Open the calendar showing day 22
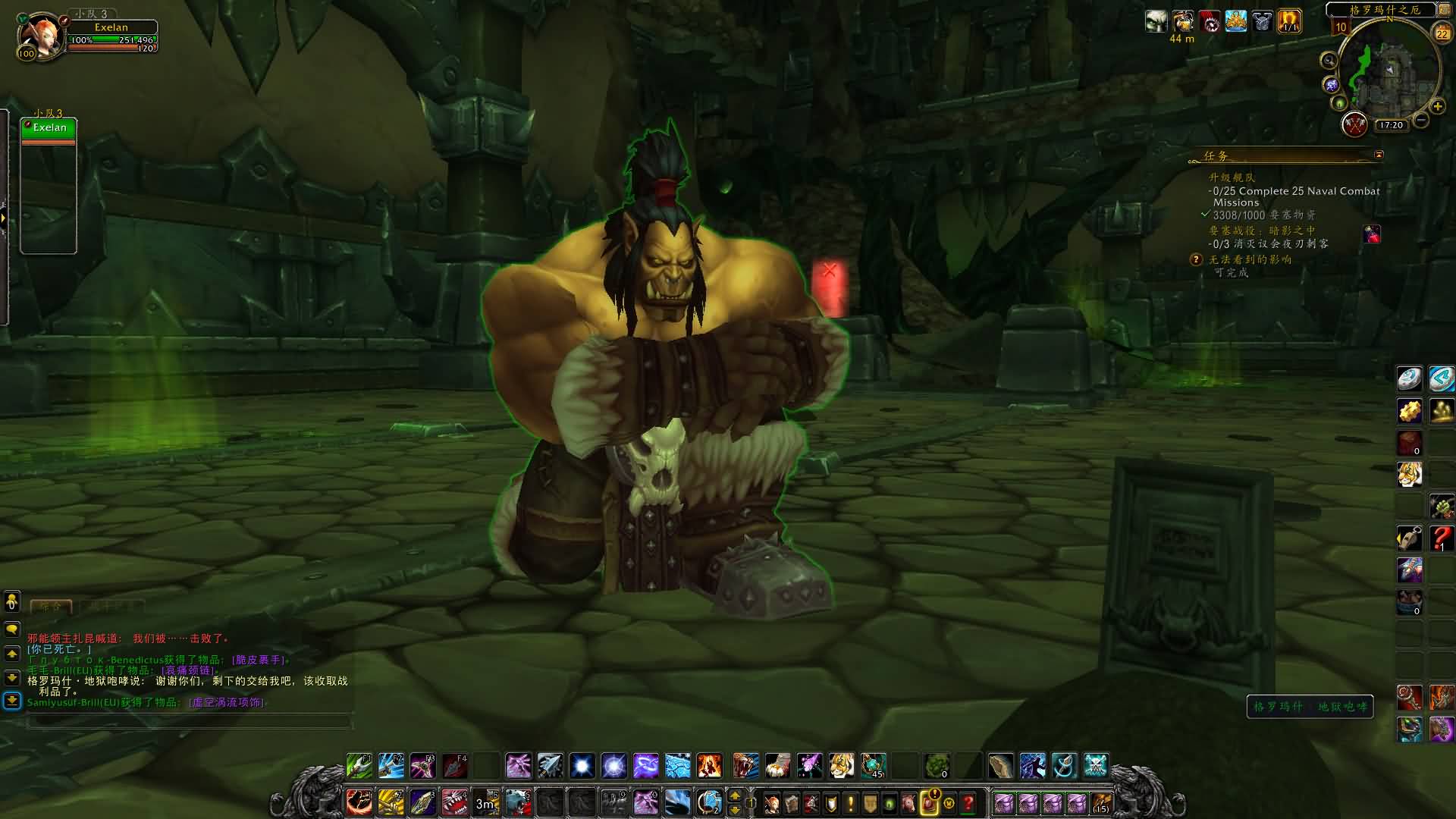Screen dimensions: 1456x819 1442,33
